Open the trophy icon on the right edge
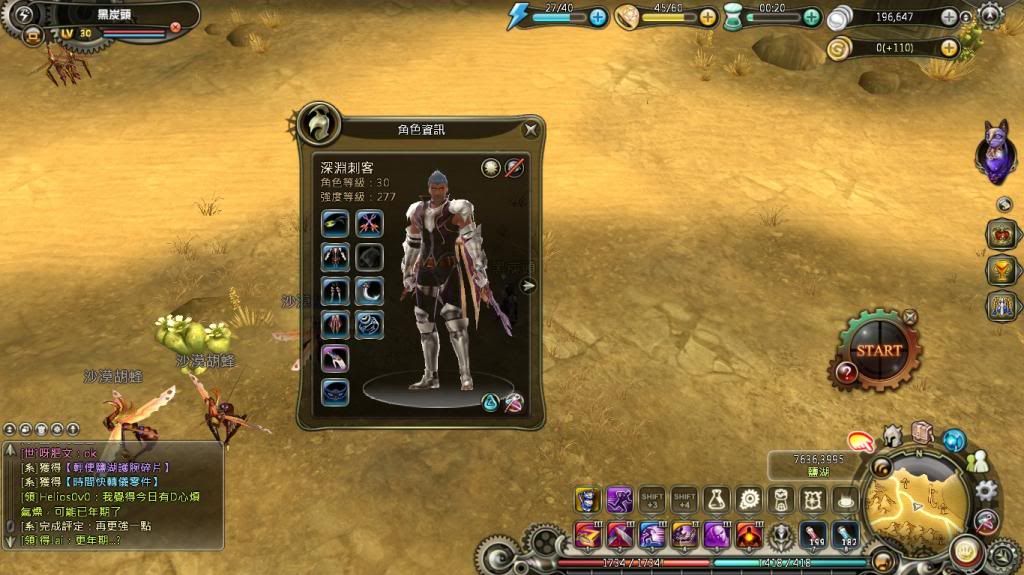Screen dimensions: 1024x575 1001,270
